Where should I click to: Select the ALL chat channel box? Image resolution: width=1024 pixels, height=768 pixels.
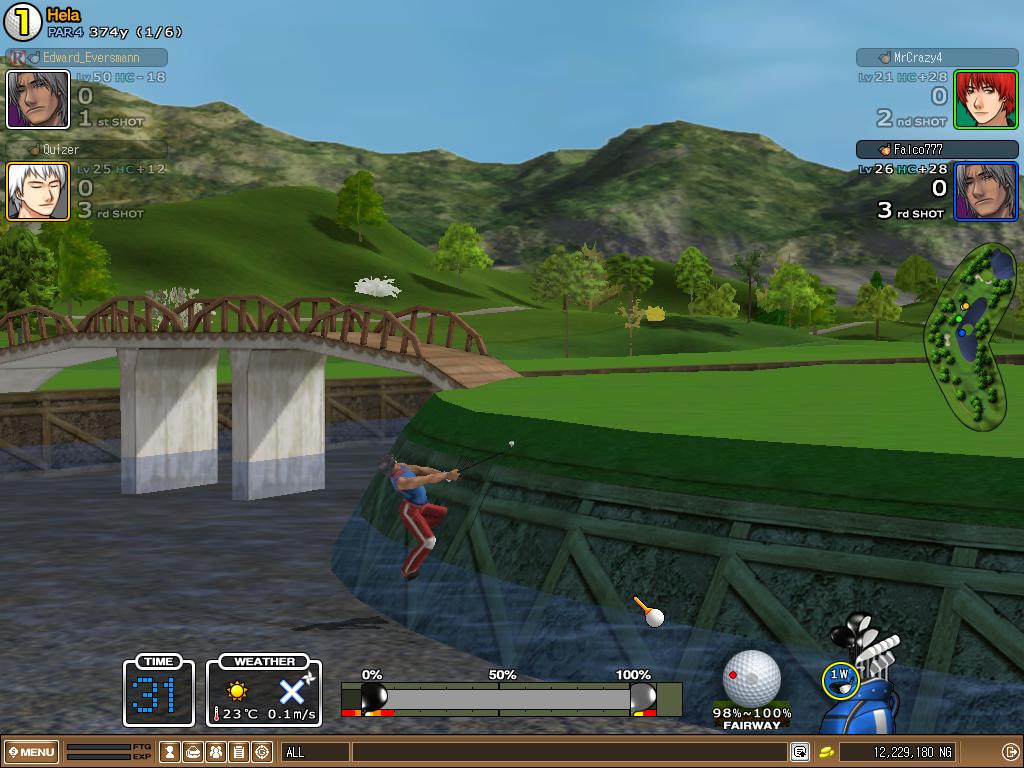coord(315,752)
